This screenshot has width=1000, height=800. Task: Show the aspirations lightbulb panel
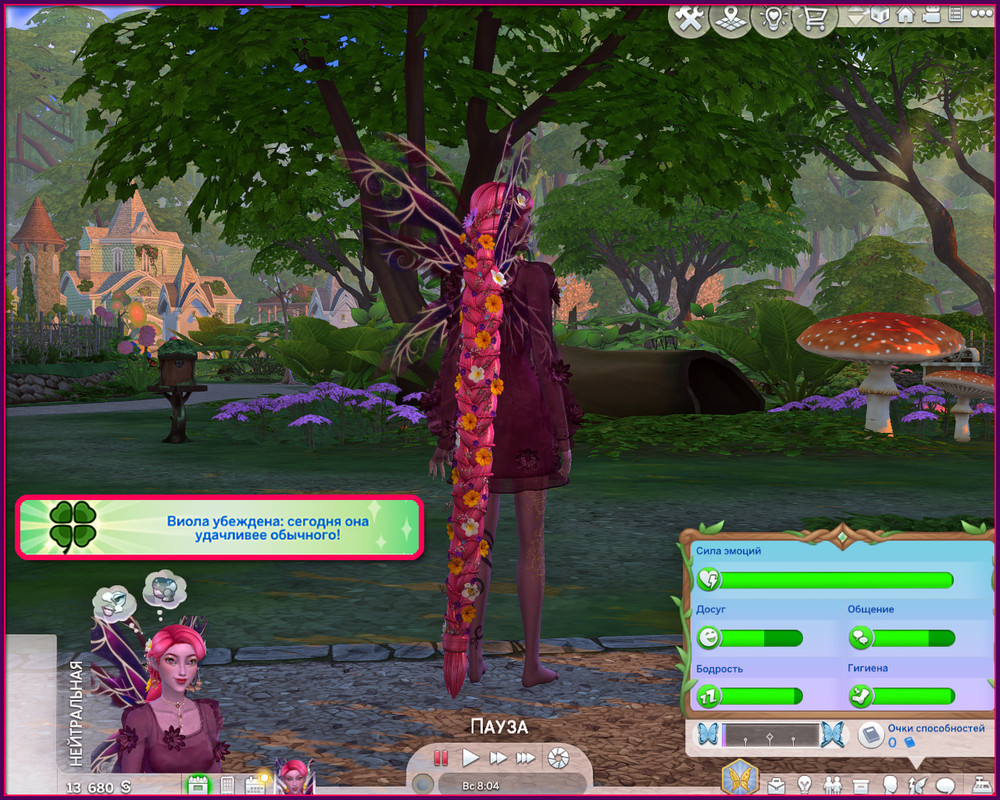(803, 785)
